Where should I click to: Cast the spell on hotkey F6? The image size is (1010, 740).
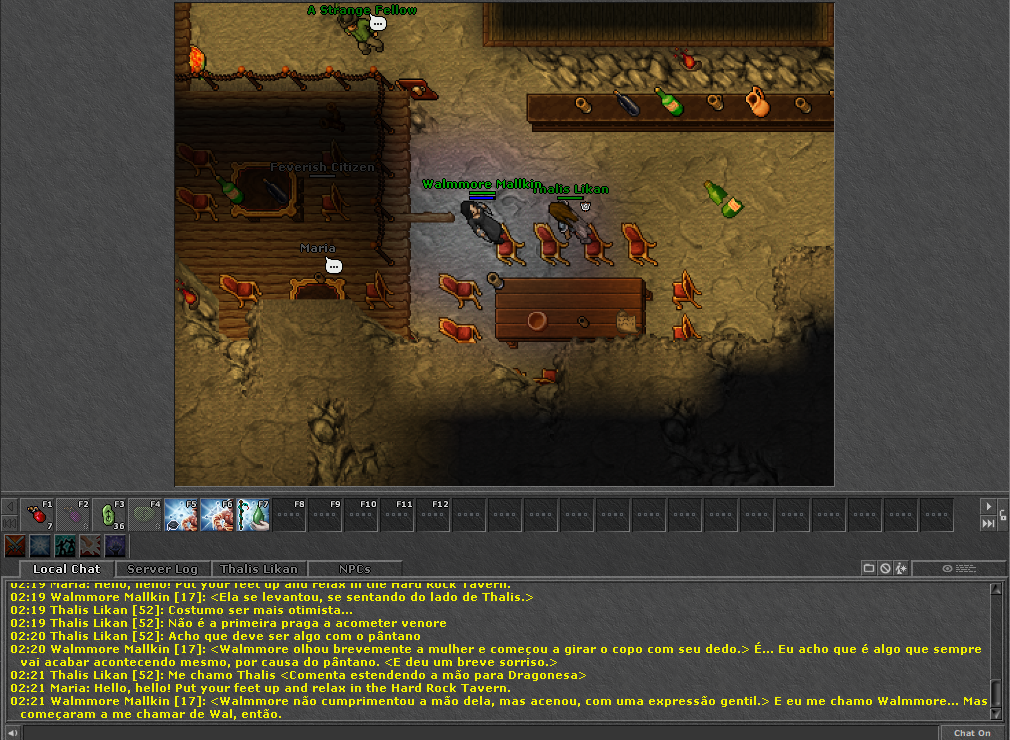point(217,514)
